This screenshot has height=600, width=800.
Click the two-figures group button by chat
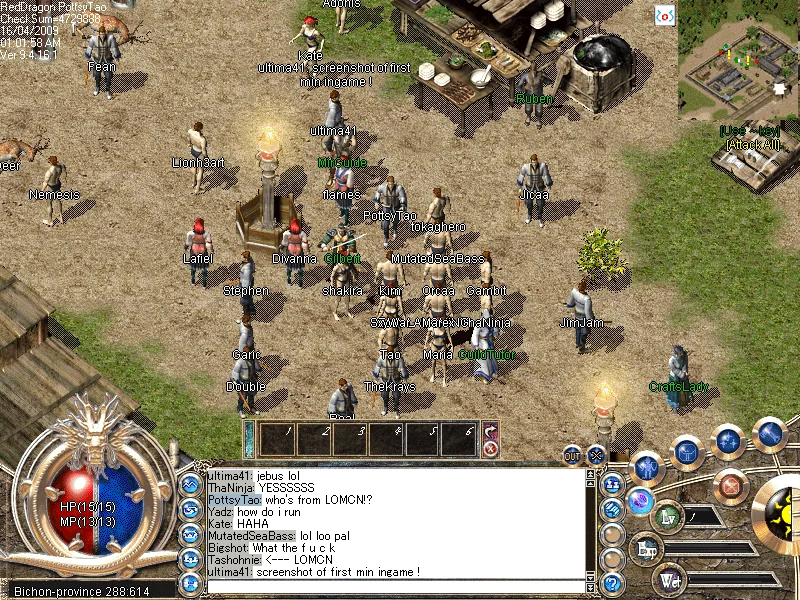pos(613,484)
